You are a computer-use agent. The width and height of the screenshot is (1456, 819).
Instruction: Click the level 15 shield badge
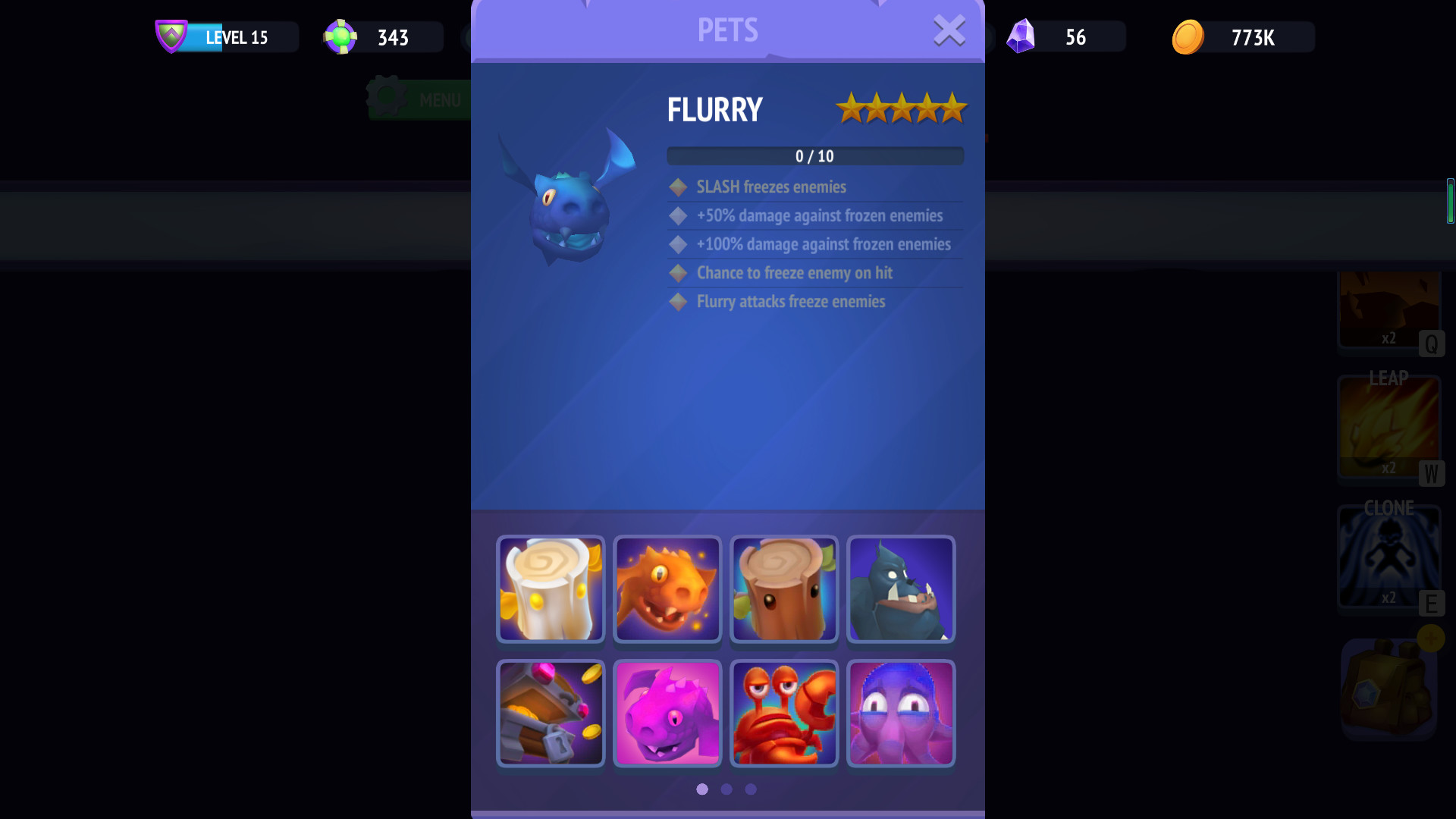point(173,35)
